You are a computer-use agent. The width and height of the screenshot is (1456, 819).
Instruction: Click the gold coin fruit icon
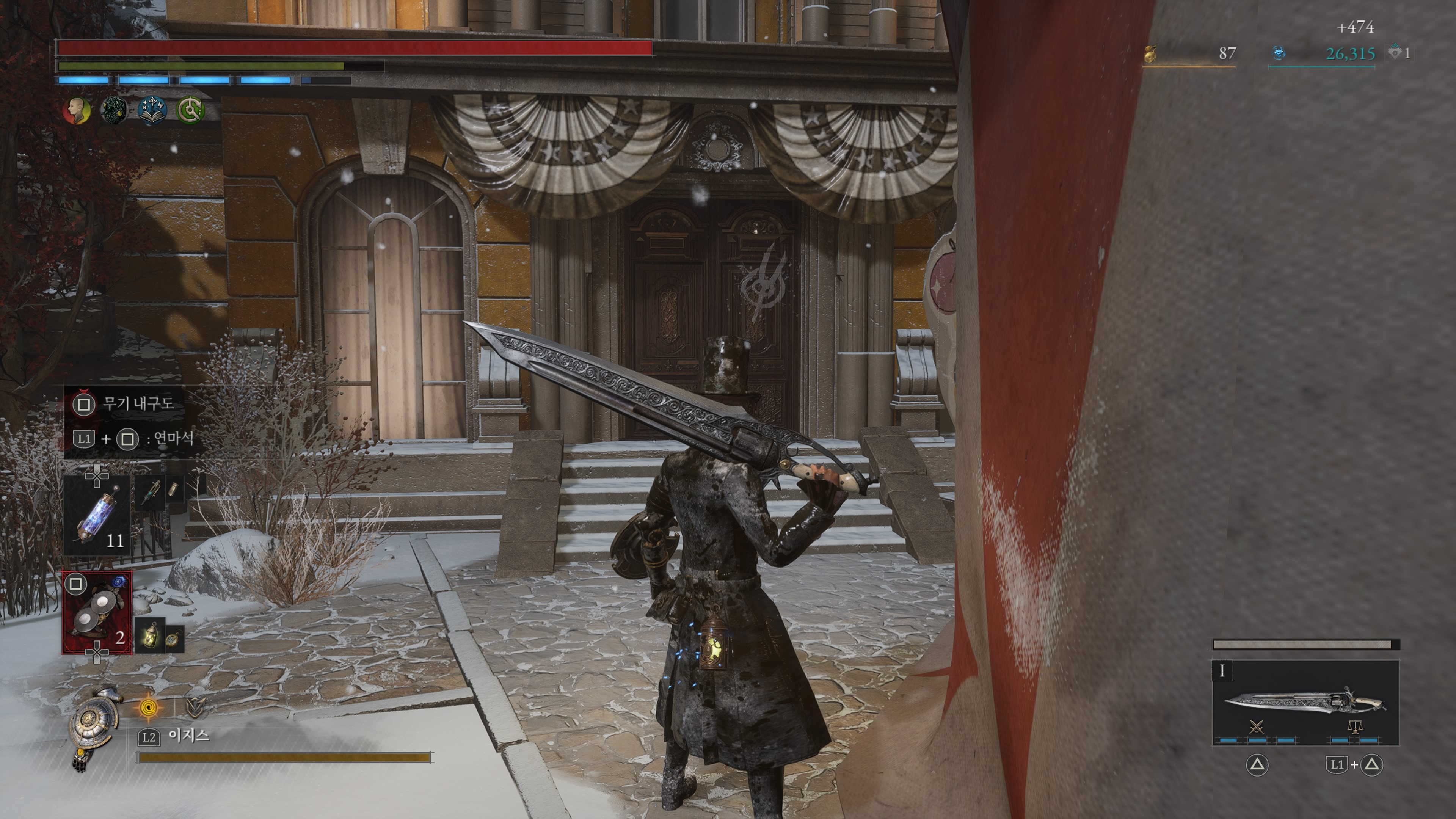click(1150, 54)
